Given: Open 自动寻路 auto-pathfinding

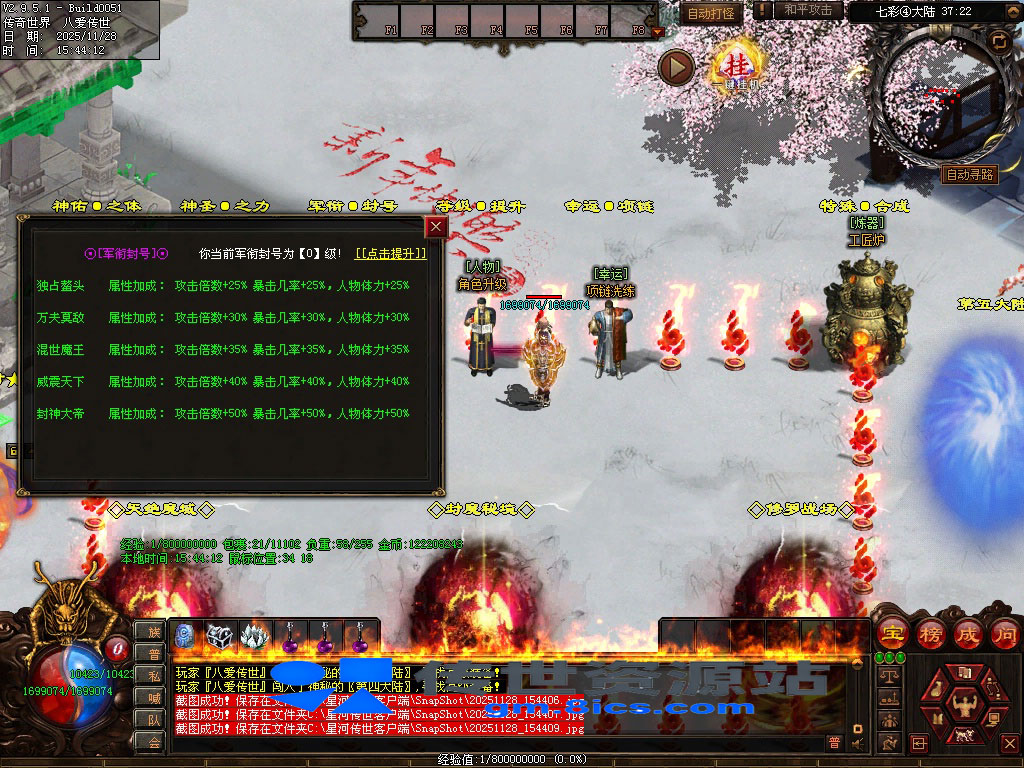Looking at the screenshot, I should point(969,174).
